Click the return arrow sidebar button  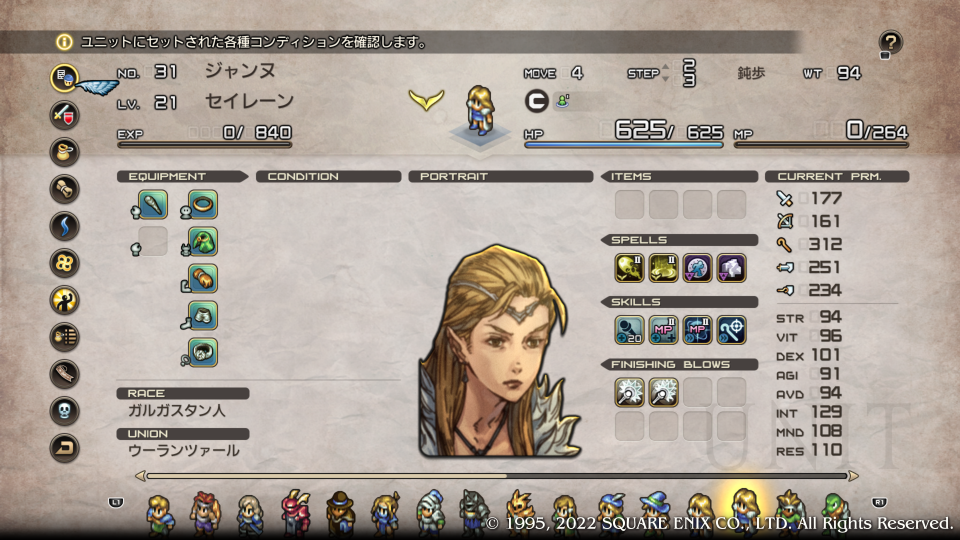[65, 447]
